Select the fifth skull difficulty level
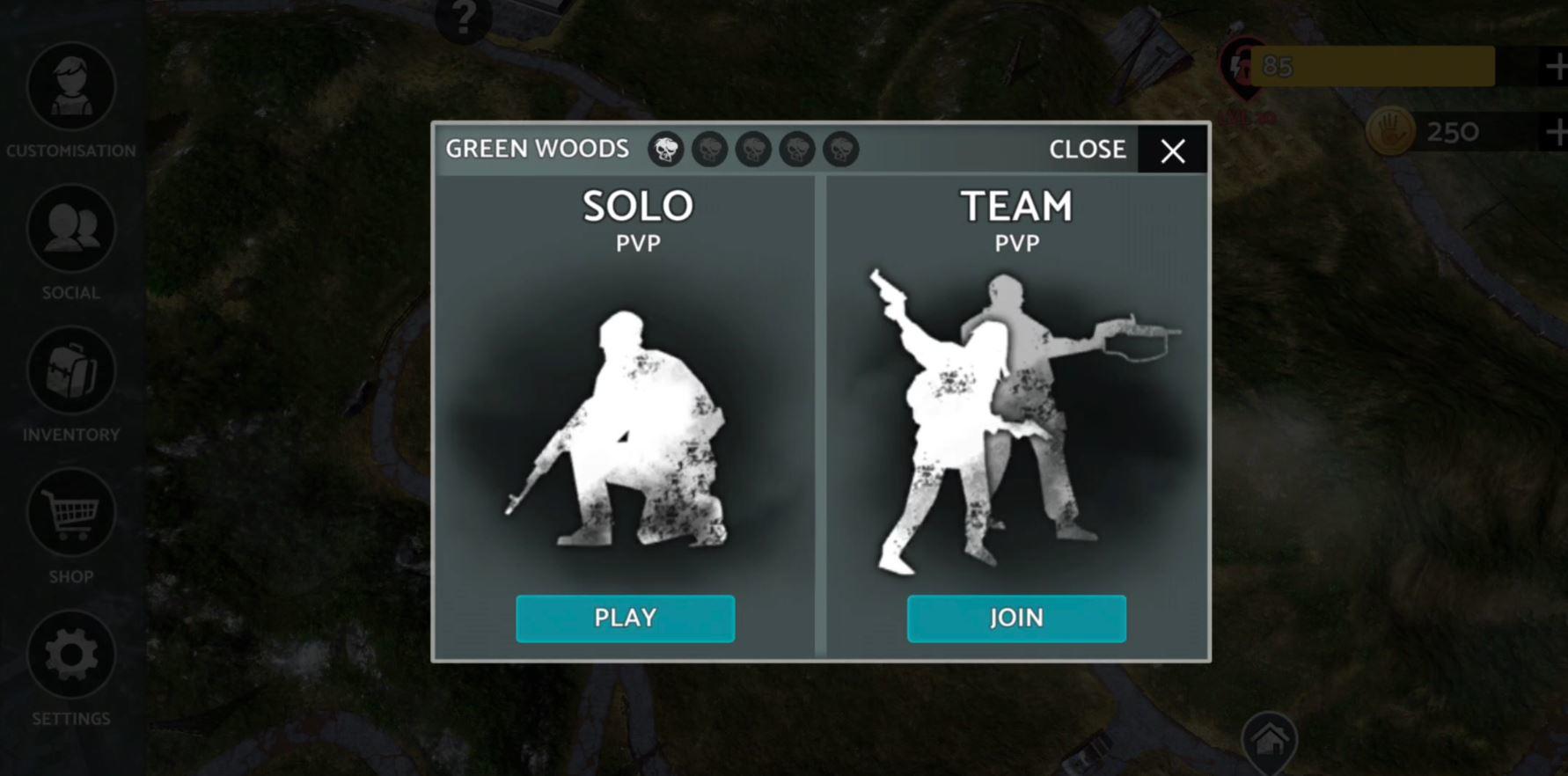The height and width of the screenshot is (776, 1568). [x=839, y=150]
